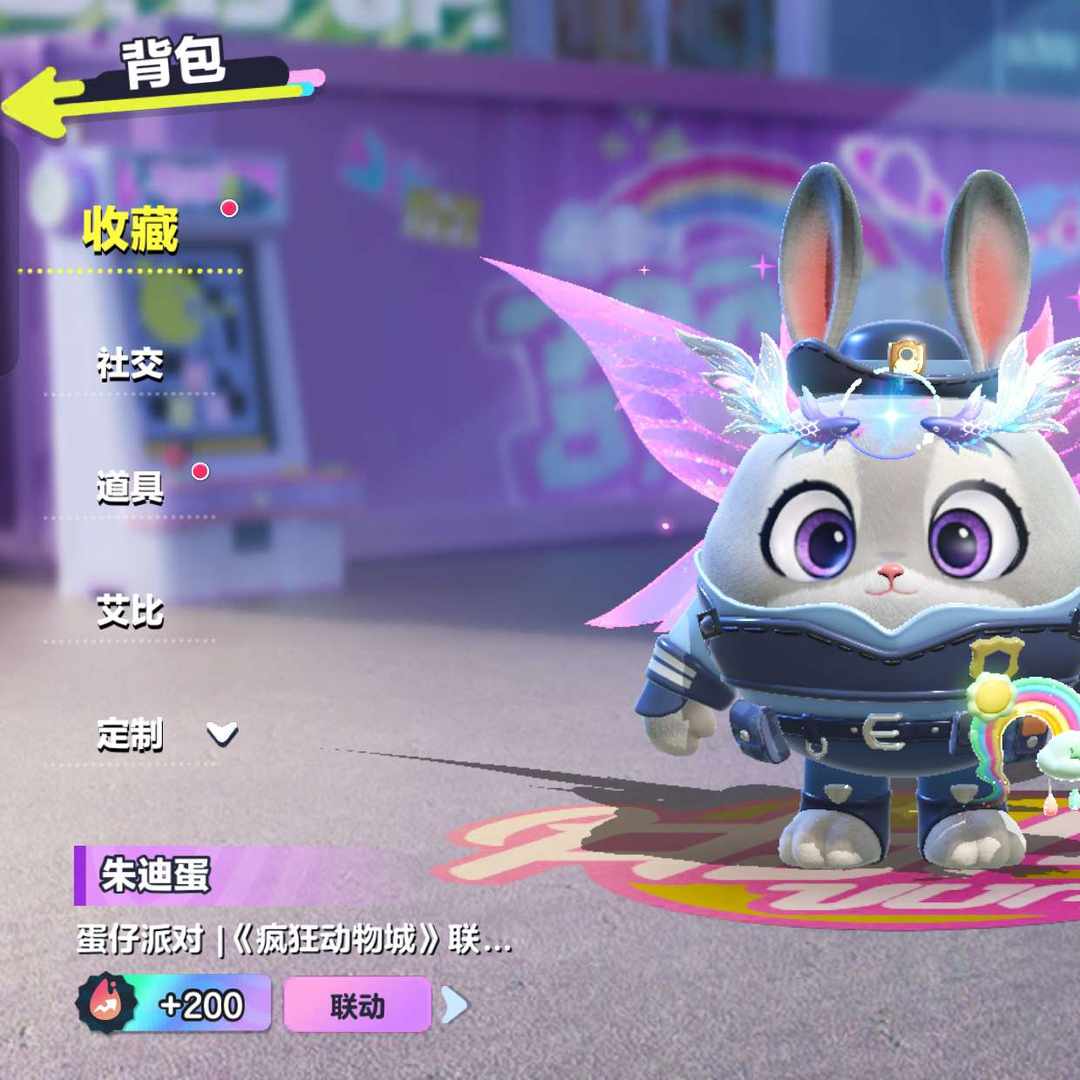Click the blue arrow beside 联动
Screen dimensions: 1080x1080
point(454,1005)
